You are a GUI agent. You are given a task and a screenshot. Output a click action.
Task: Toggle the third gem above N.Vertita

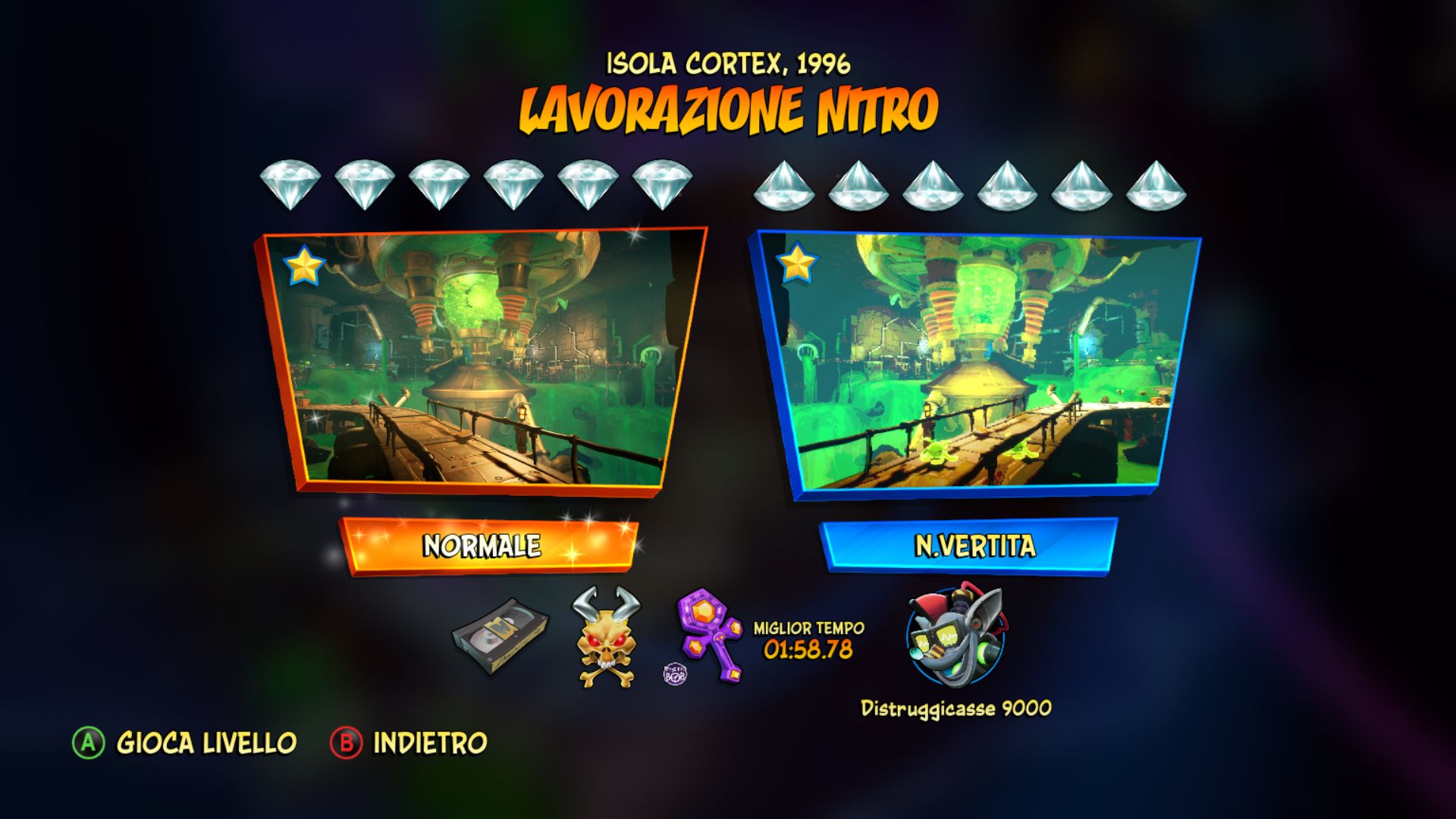pos(934,186)
